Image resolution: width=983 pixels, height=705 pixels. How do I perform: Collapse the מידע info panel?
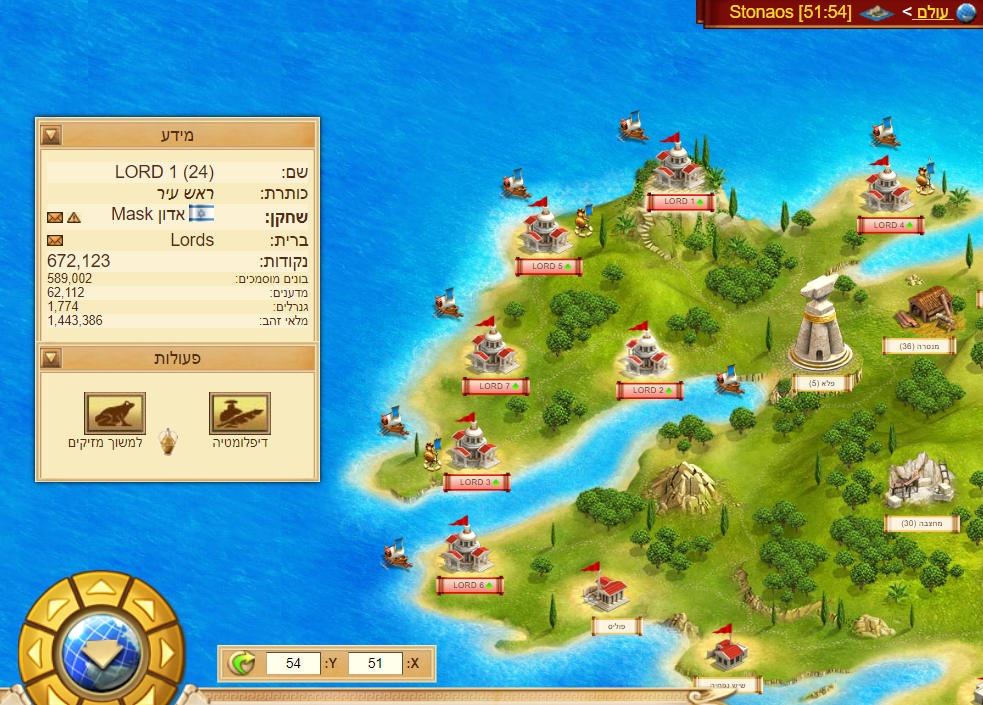click(51, 135)
